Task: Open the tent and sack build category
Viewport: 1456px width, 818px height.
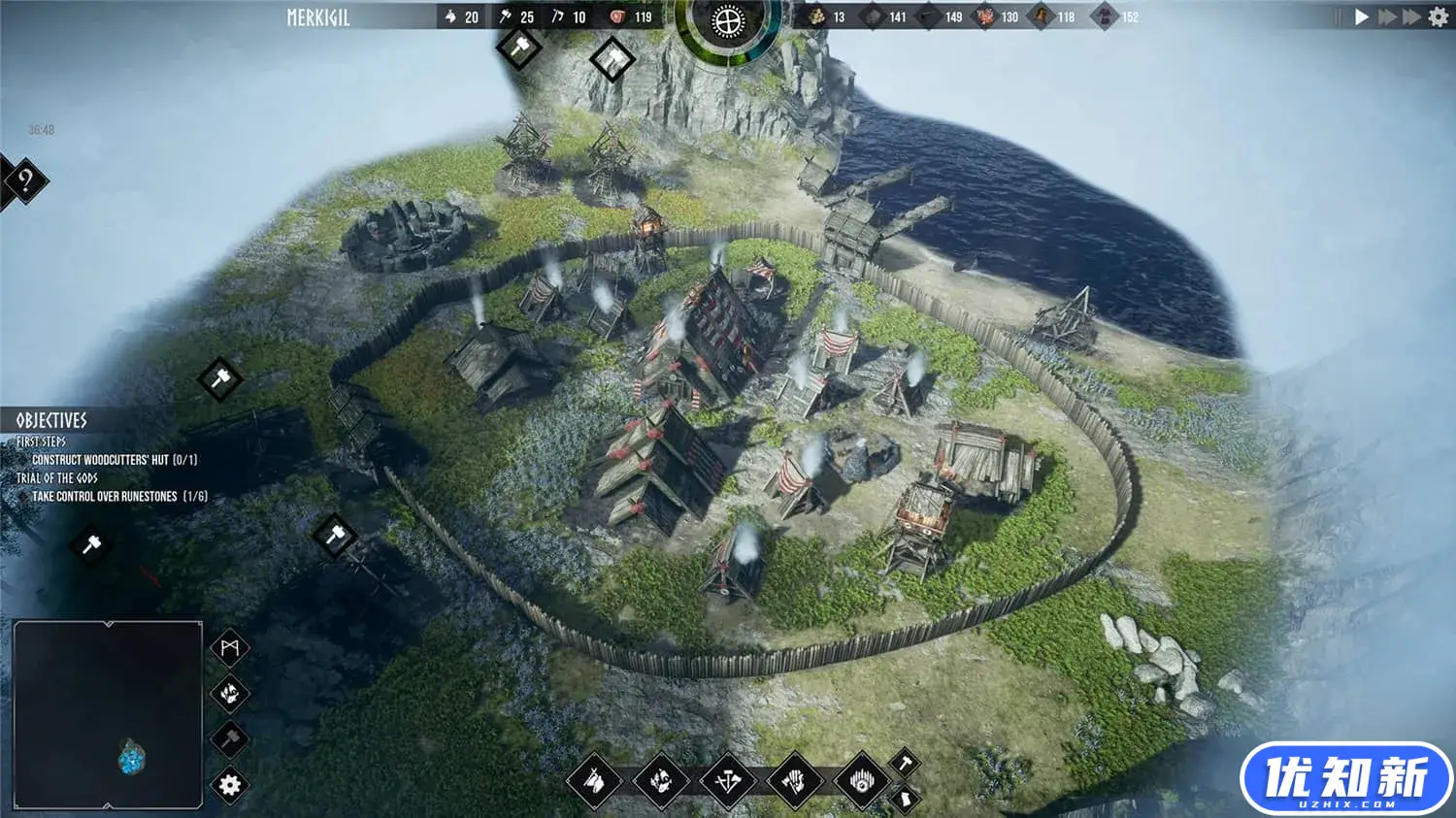Action: 594,780
